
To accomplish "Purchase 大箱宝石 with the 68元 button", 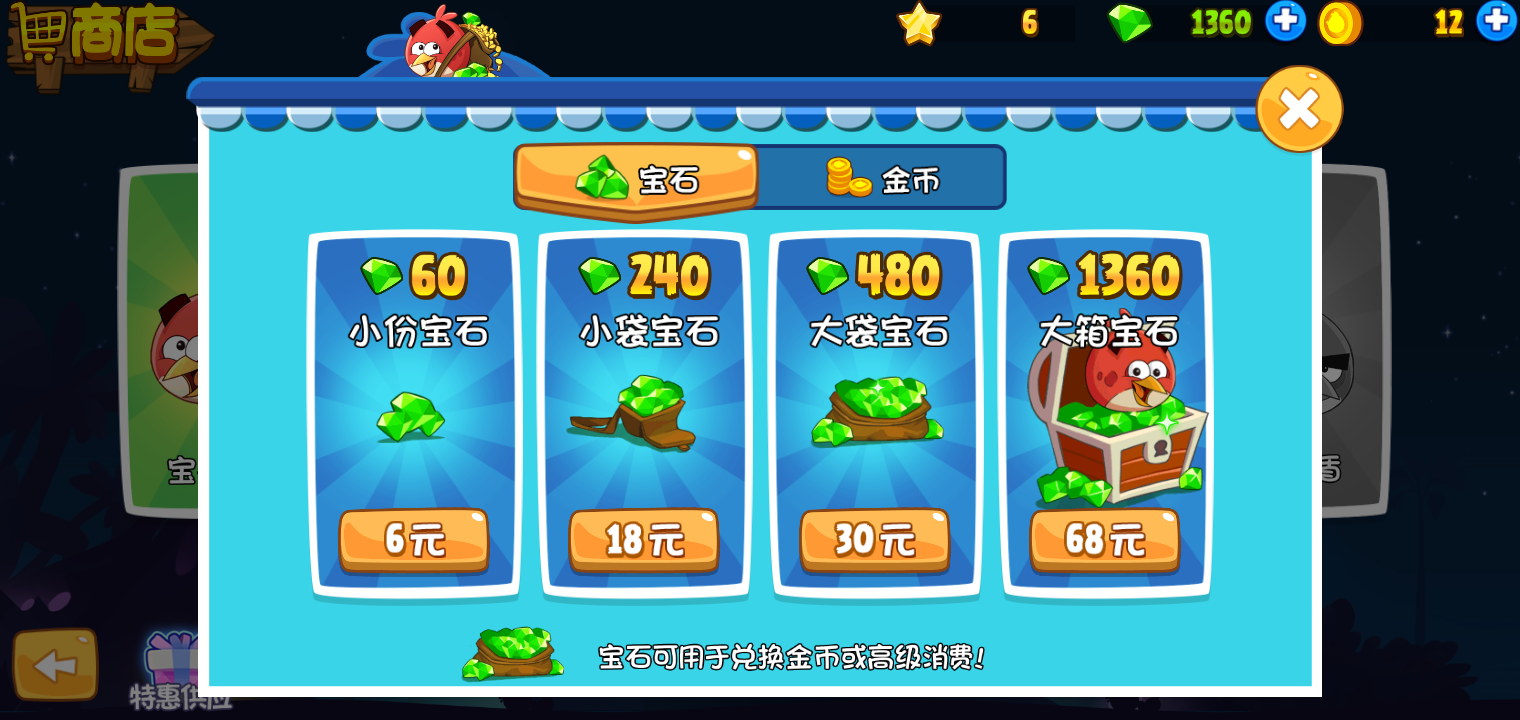I will (1105, 540).
